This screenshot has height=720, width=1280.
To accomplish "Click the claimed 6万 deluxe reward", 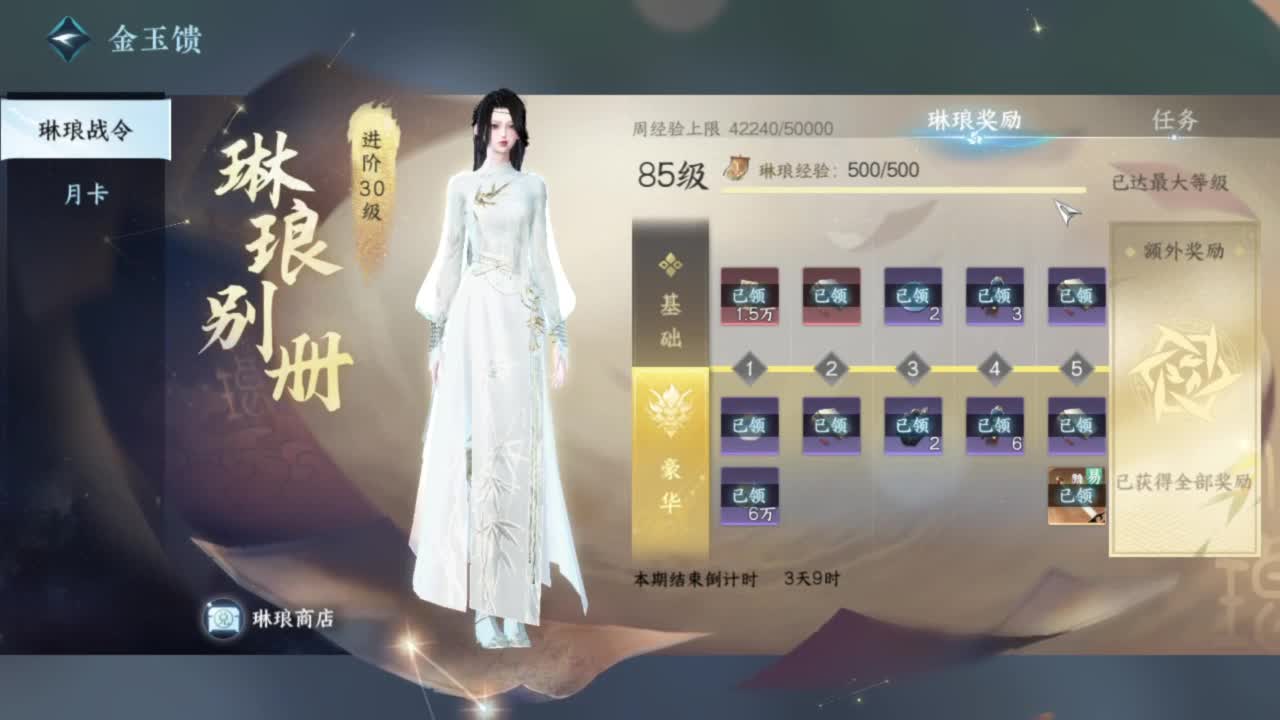I will tap(748, 495).
